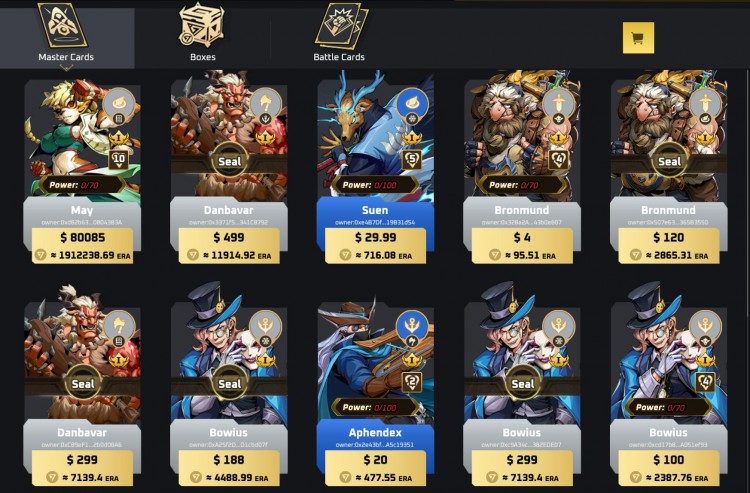Viewport: 750px width, 493px height.
Task: Buy May for $80085
Action: (83, 238)
